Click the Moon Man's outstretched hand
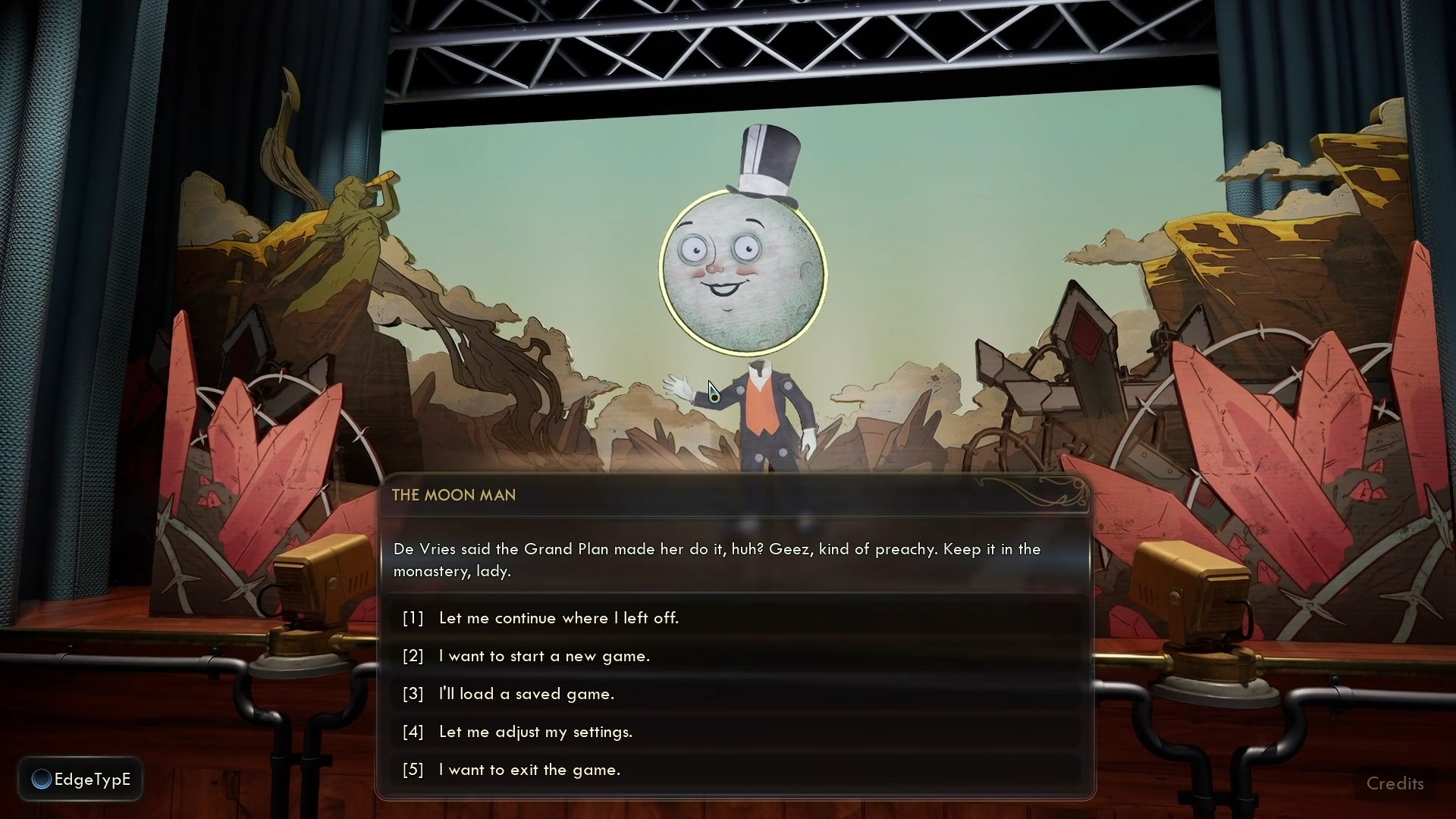This screenshot has height=819, width=1456. tap(677, 387)
